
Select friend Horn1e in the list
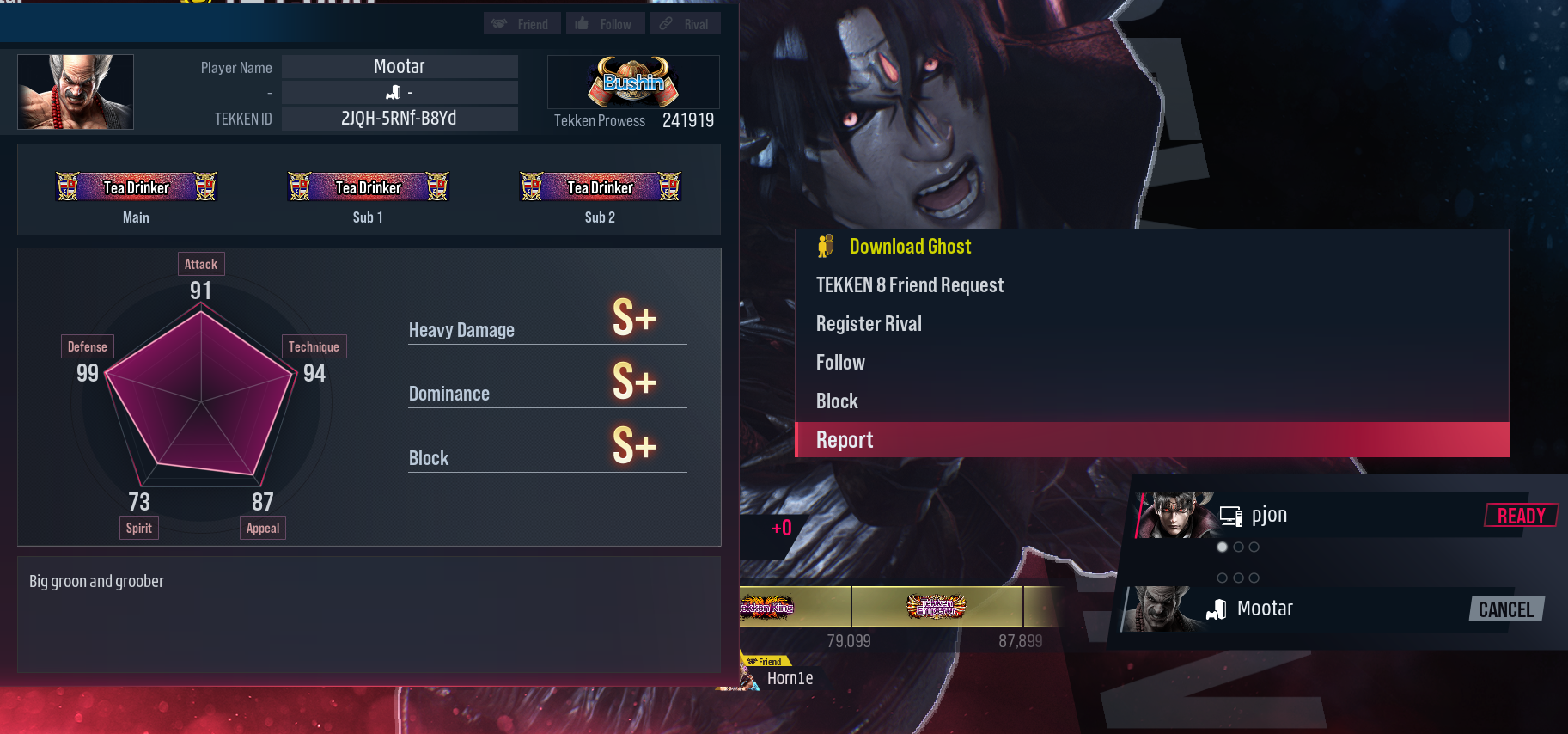pyautogui.click(x=788, y=678)
